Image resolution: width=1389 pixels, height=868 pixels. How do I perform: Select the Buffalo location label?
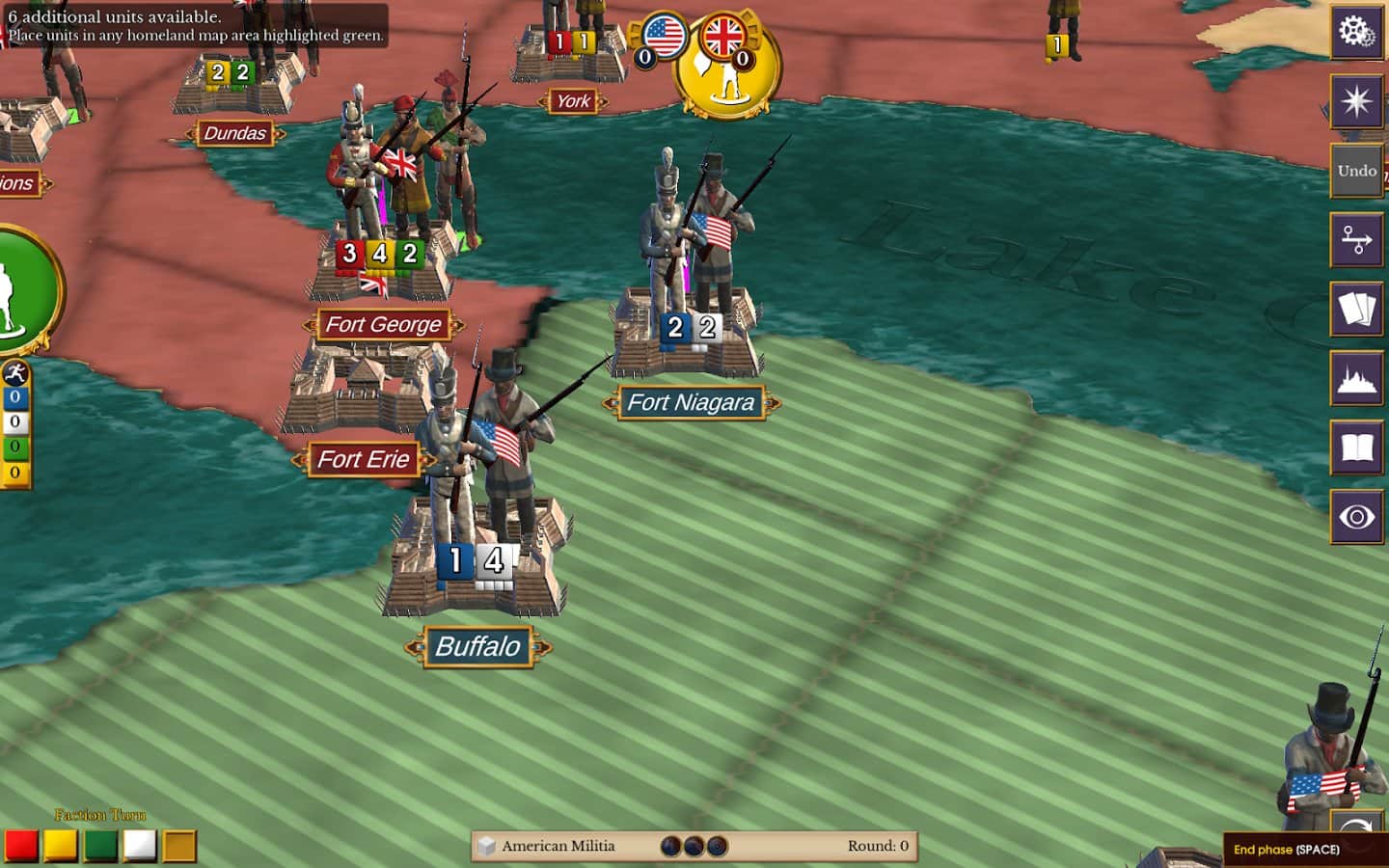pos(477,647)
